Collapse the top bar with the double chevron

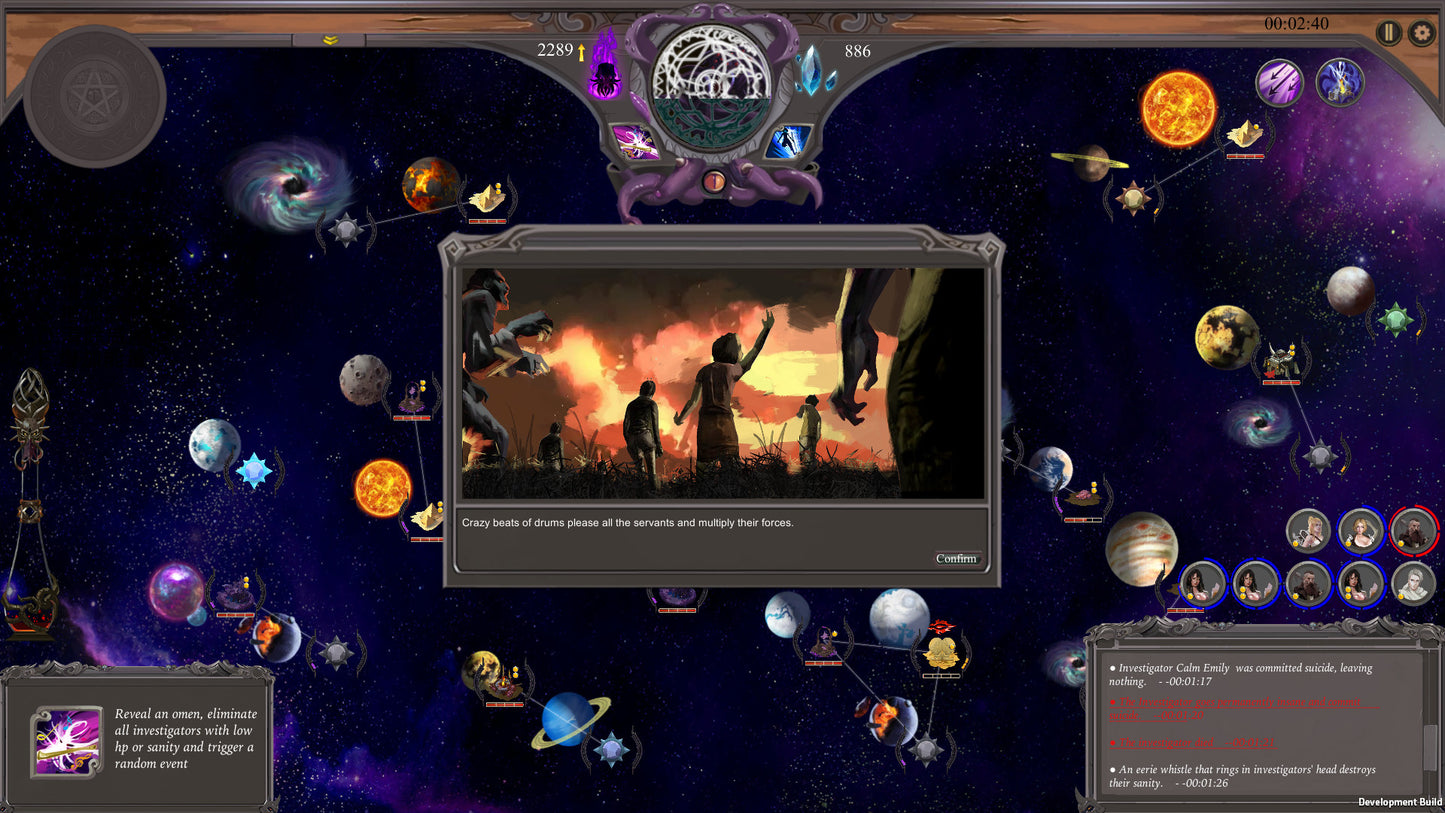click(329, 40)
